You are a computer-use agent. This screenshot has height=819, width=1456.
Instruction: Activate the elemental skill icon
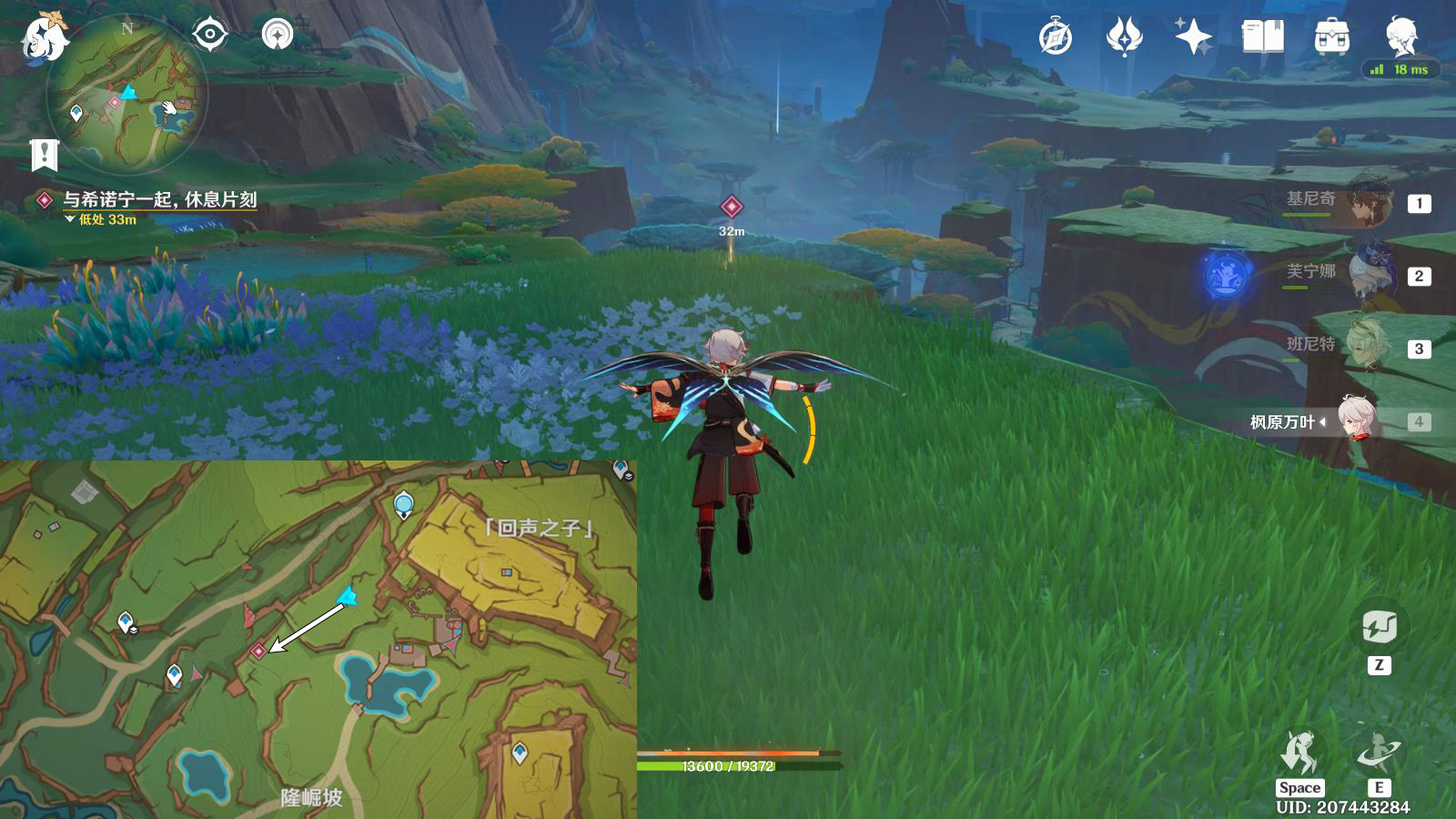[x=1379, y=753]
